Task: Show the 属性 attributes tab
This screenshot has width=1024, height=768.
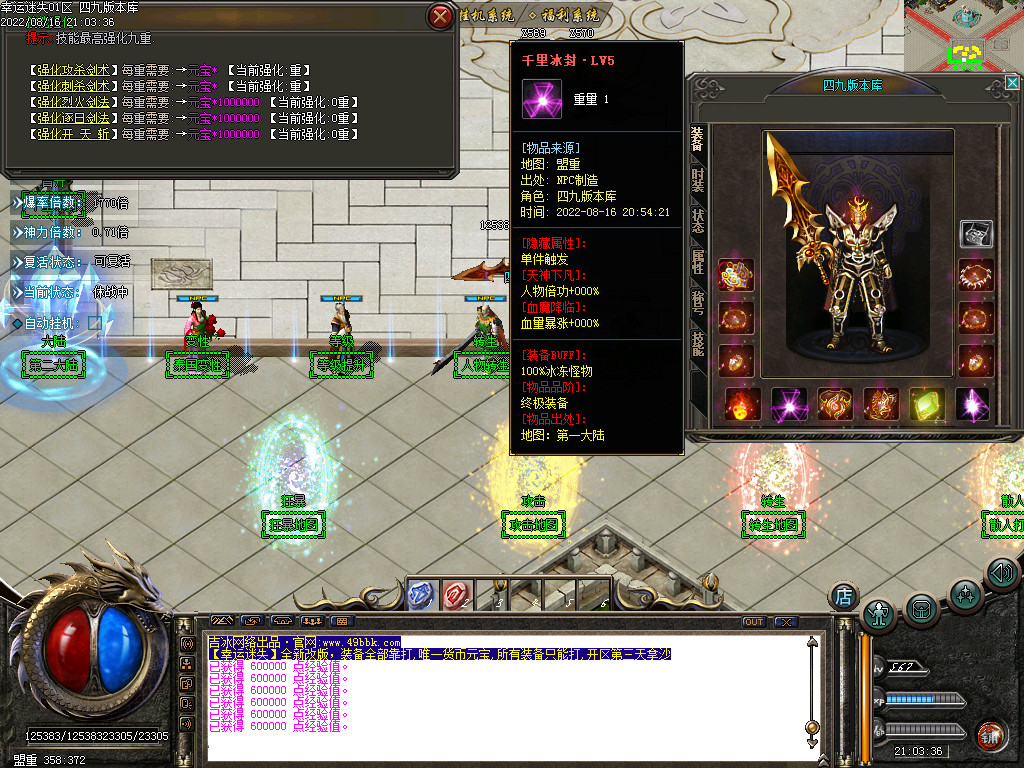Action: tap(697, 262)
